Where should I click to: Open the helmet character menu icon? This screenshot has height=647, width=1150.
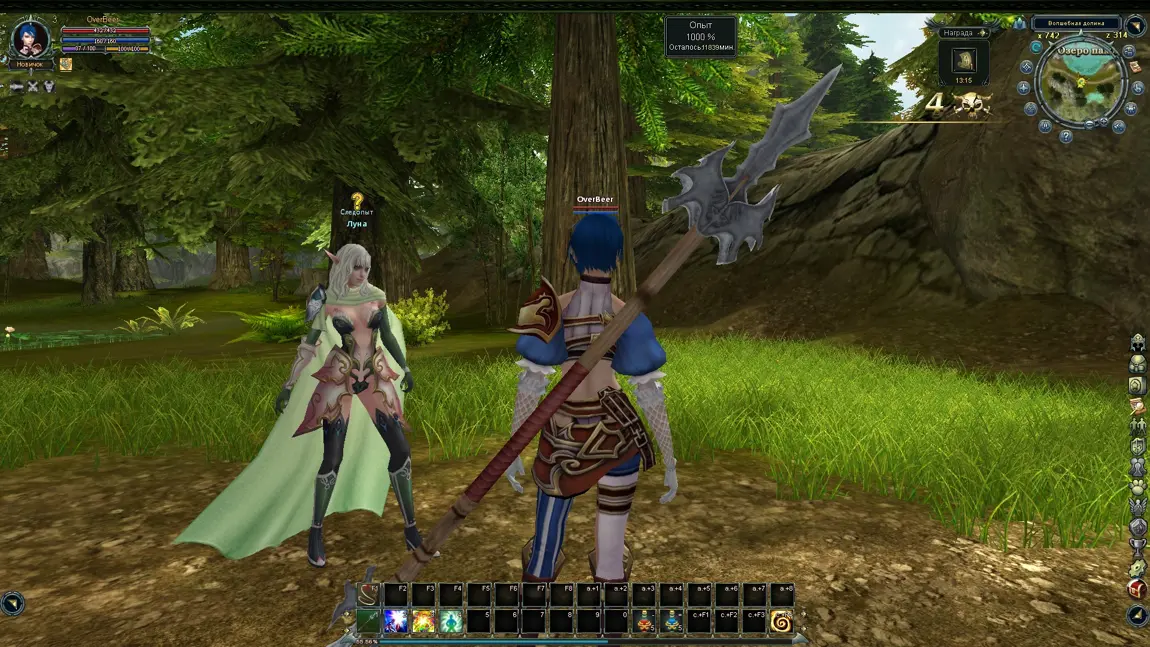pyautogui.click(x=1137, y=343)
